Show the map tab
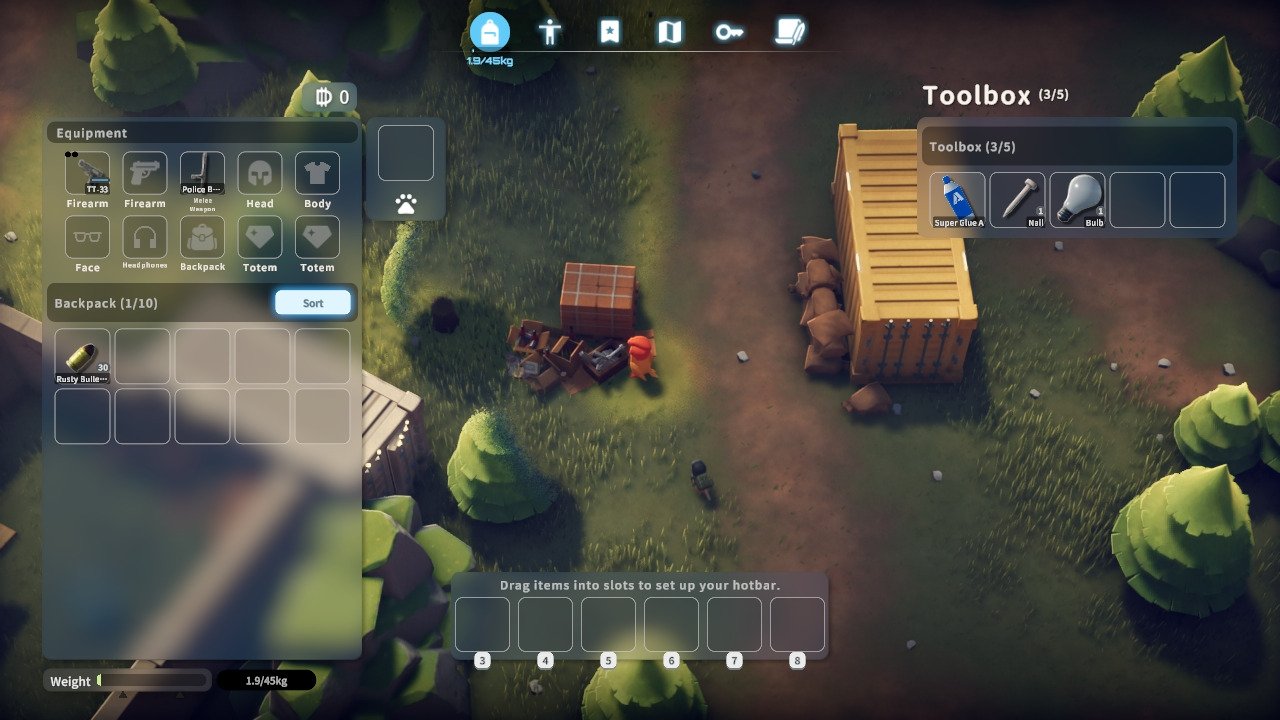The image size is (1280, 720). click(669, 32)
